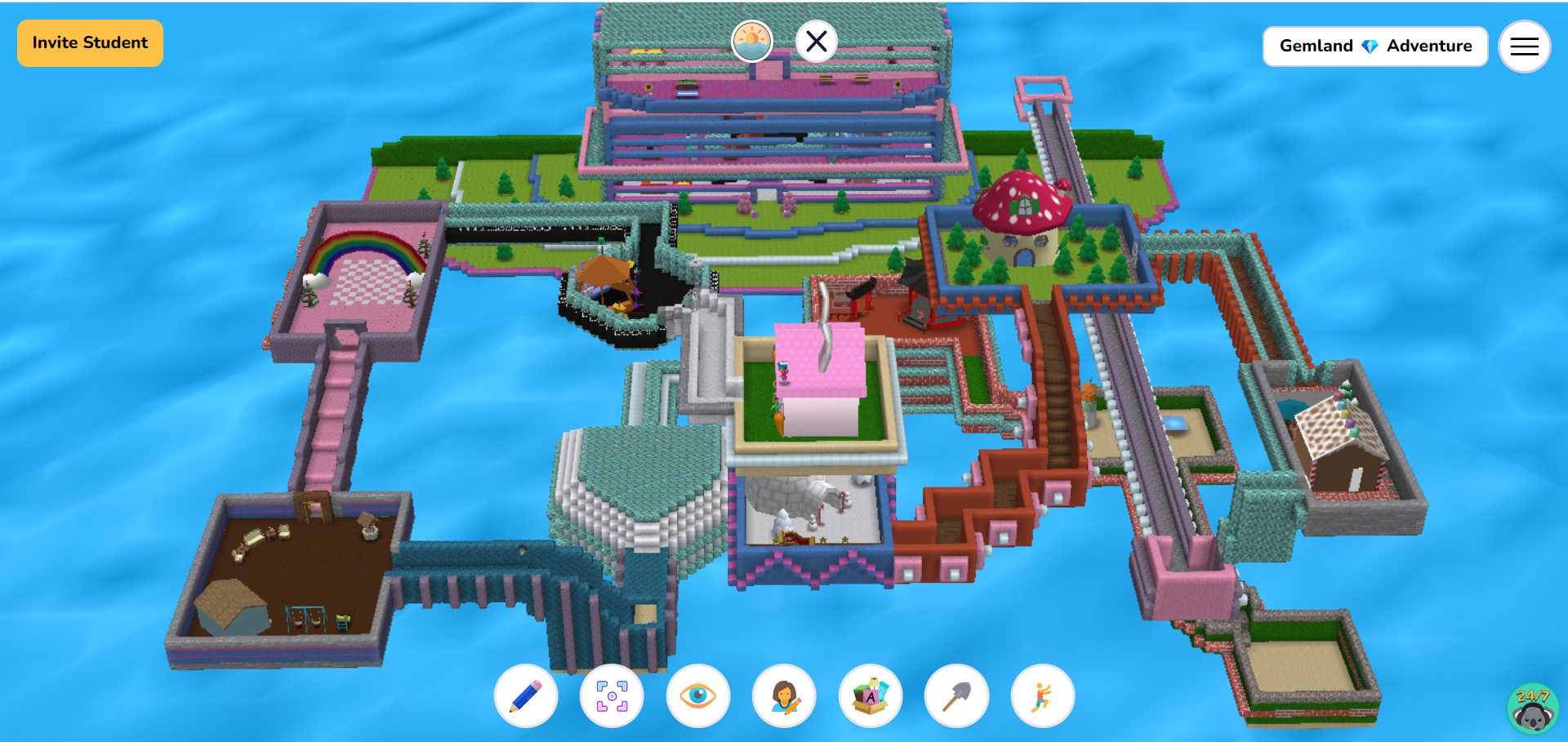The height and width of the screenshot is (742, 1568).
Task: Click the recenter view icon
Action: click(x=612, y=695)
